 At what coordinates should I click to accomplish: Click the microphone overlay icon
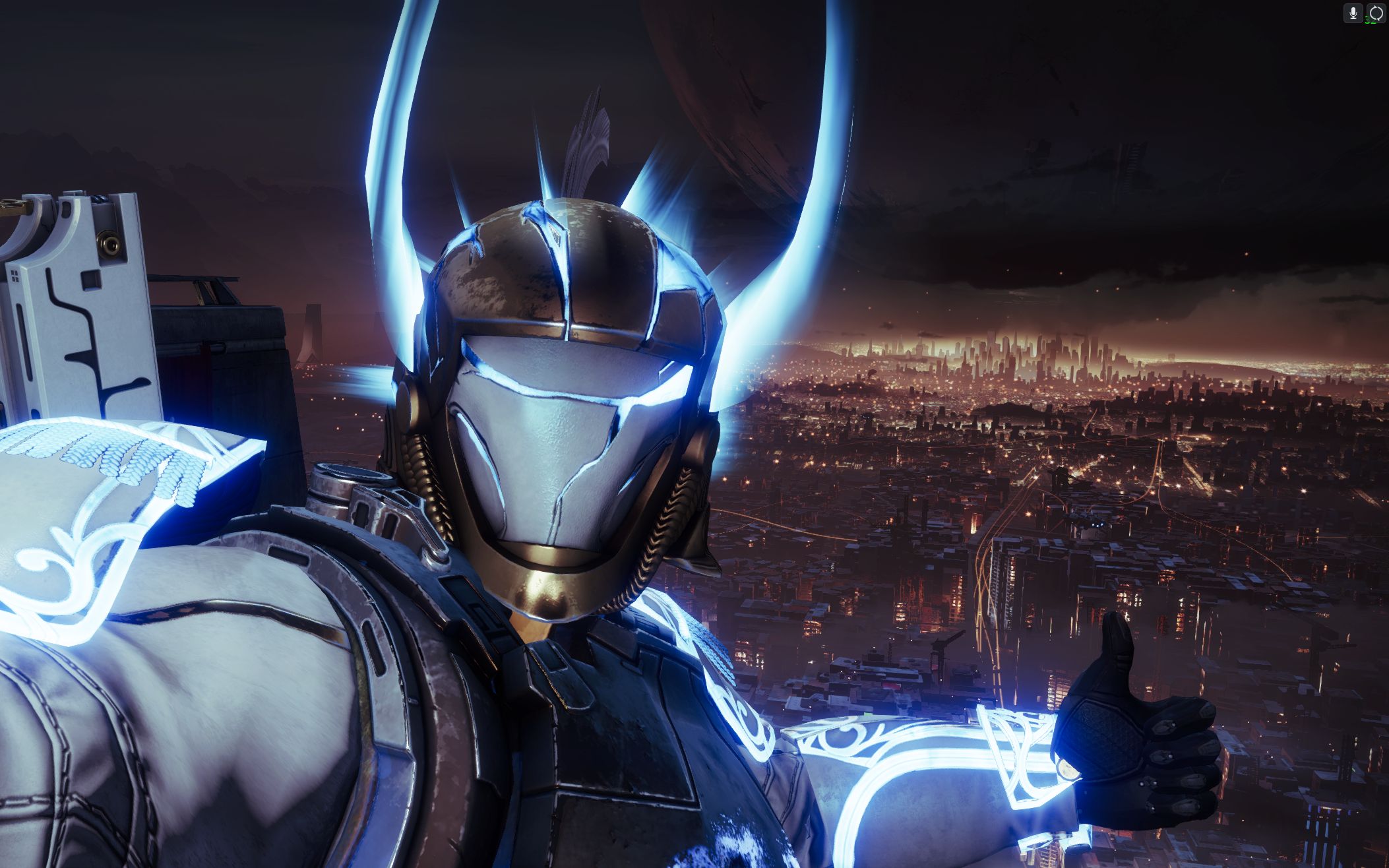click(x=1352, y=13)
